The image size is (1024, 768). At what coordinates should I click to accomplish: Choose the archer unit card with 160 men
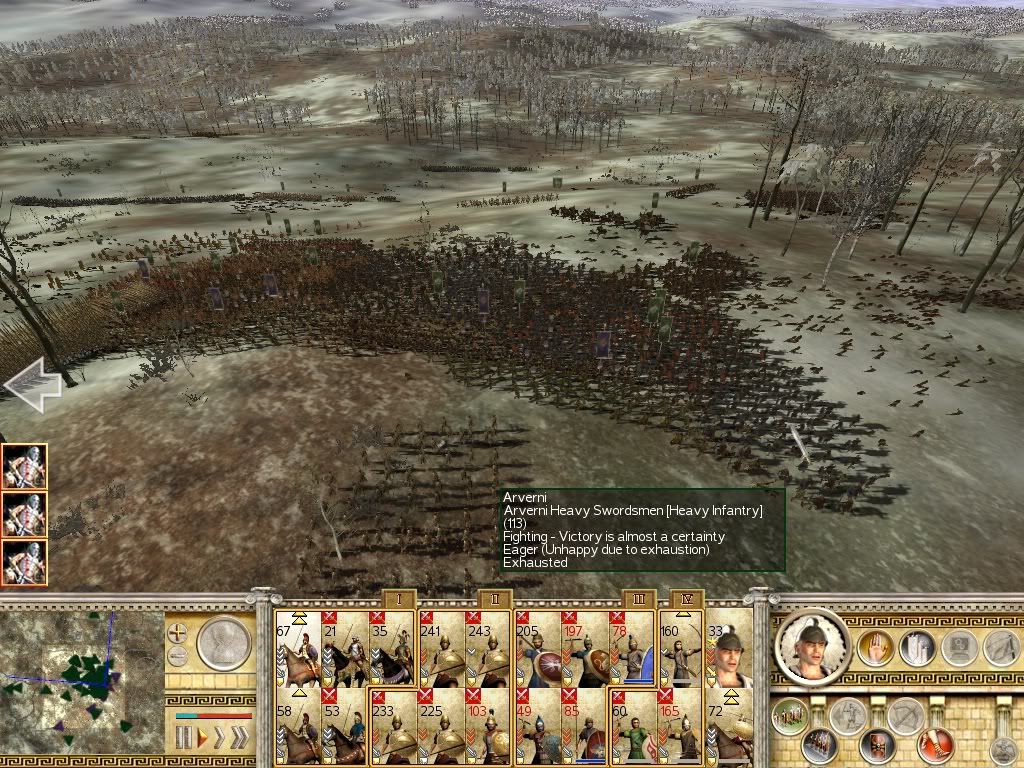pos(682,648)
